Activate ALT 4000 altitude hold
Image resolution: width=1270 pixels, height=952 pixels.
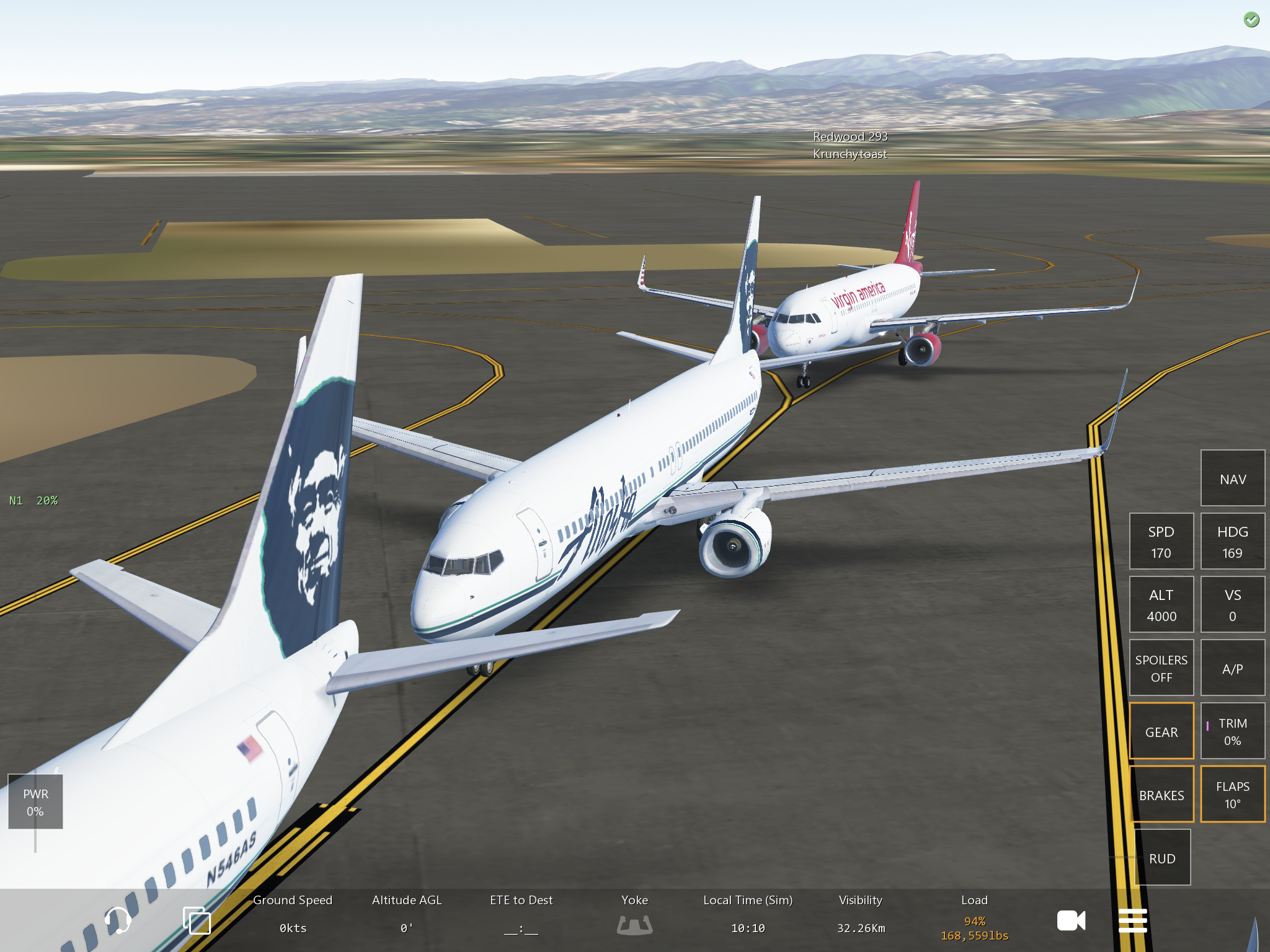tap(1161, 605)
